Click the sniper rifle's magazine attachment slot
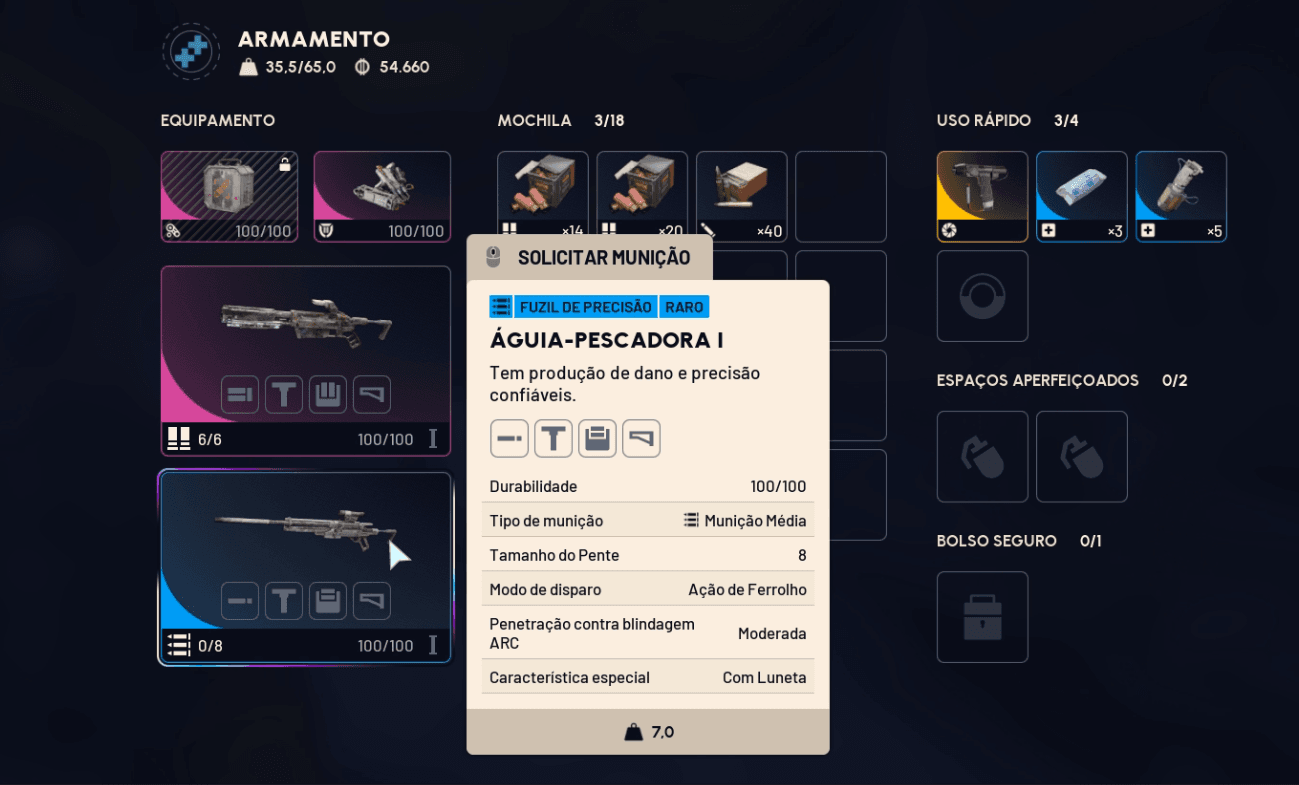Screen dimensions: 1299x785 click(328, 601)
